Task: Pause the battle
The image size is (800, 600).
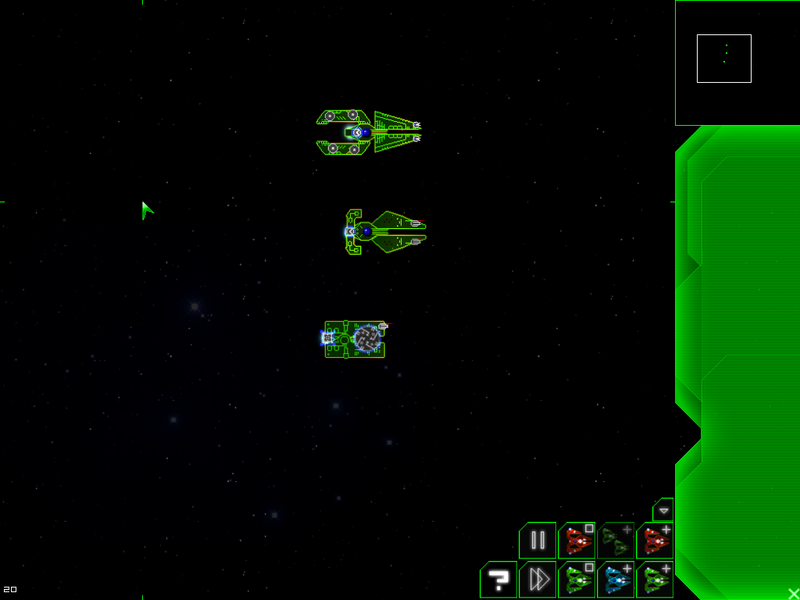Action: pyautogui.click(x=537, y=541)
